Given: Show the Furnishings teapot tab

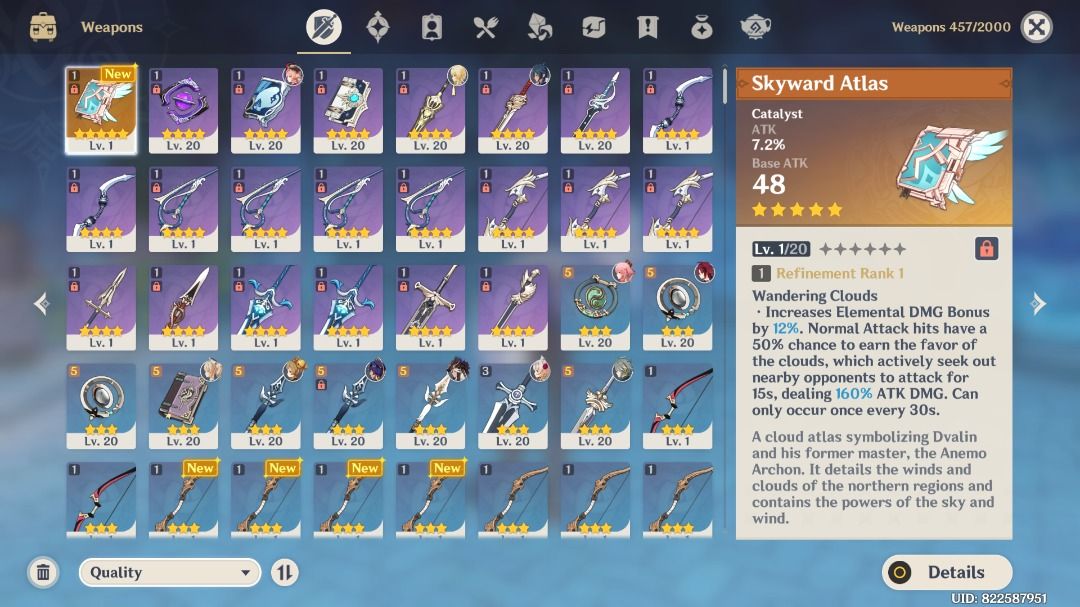Looking at the screenshot, I should tap(756, 27).
